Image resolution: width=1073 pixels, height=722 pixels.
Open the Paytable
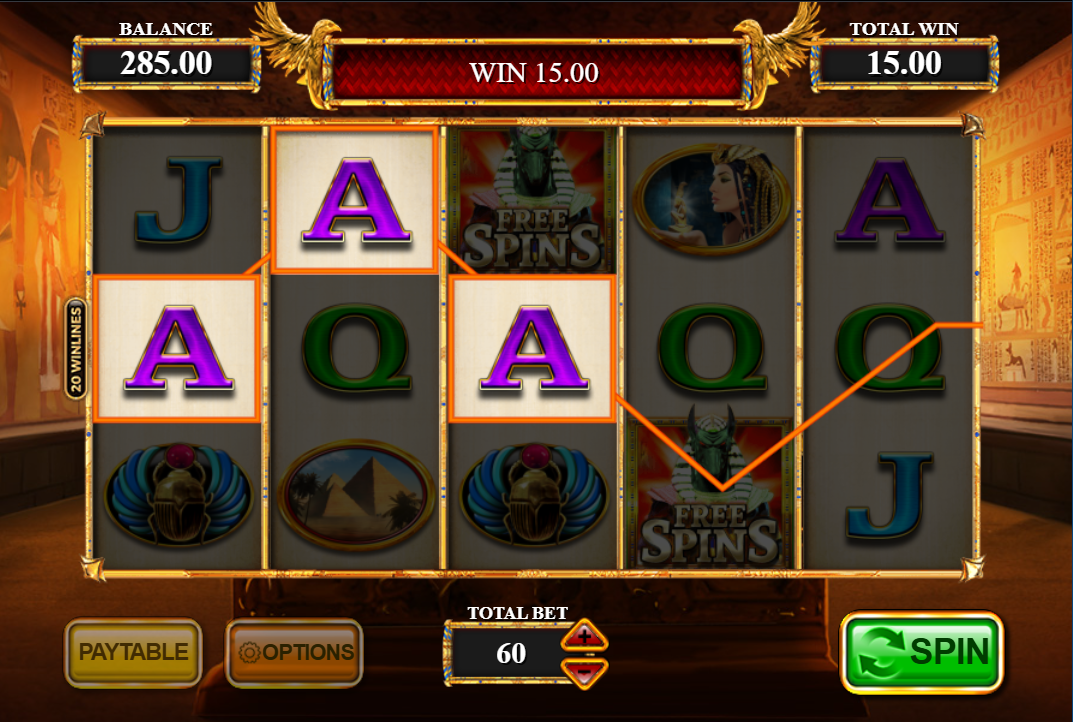tap(133, 652)
